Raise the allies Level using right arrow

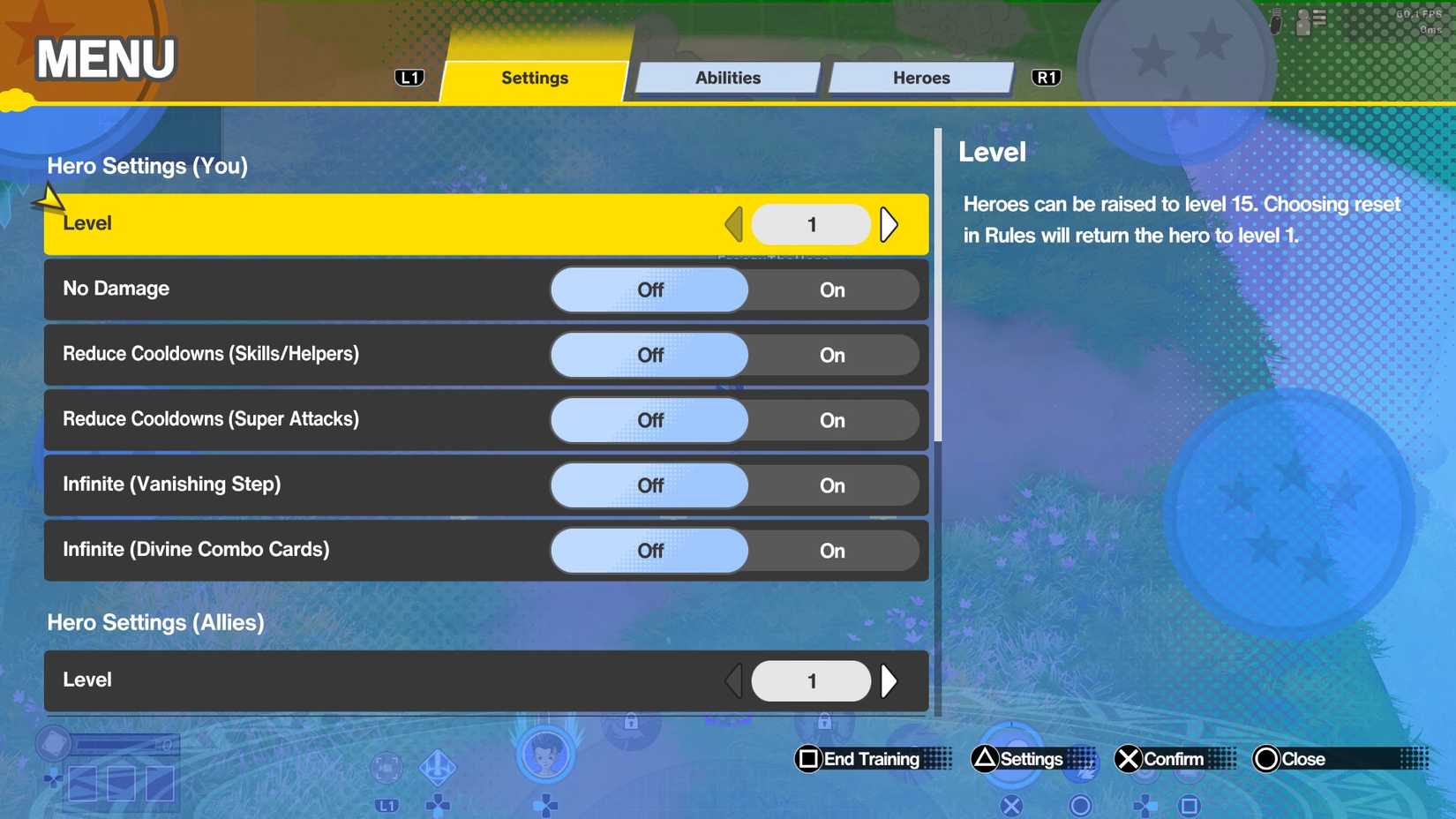pos(889,680)
